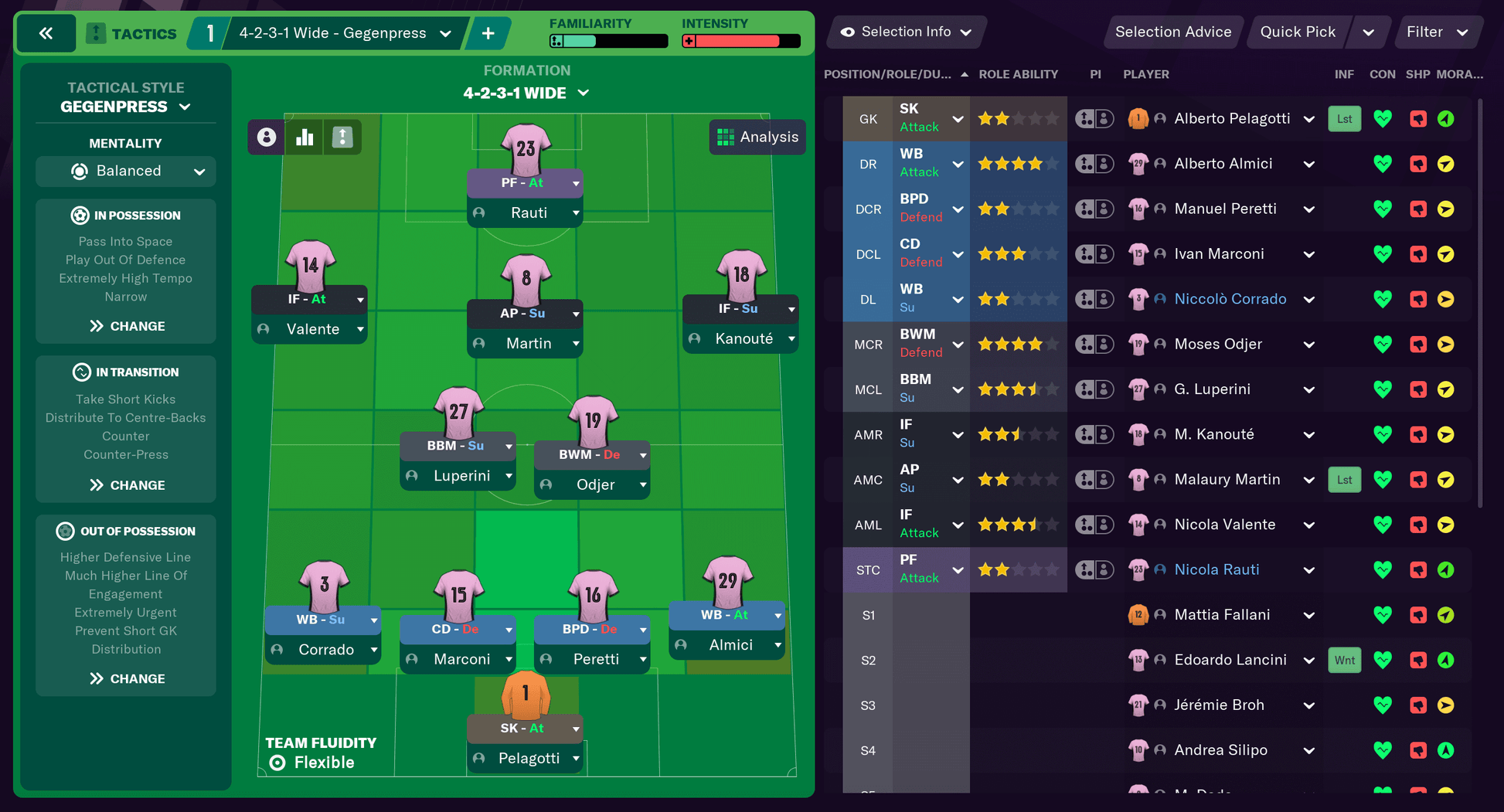Select the stats bar chart view icon
Screen dimensions: 1504x812
[305, 137]
